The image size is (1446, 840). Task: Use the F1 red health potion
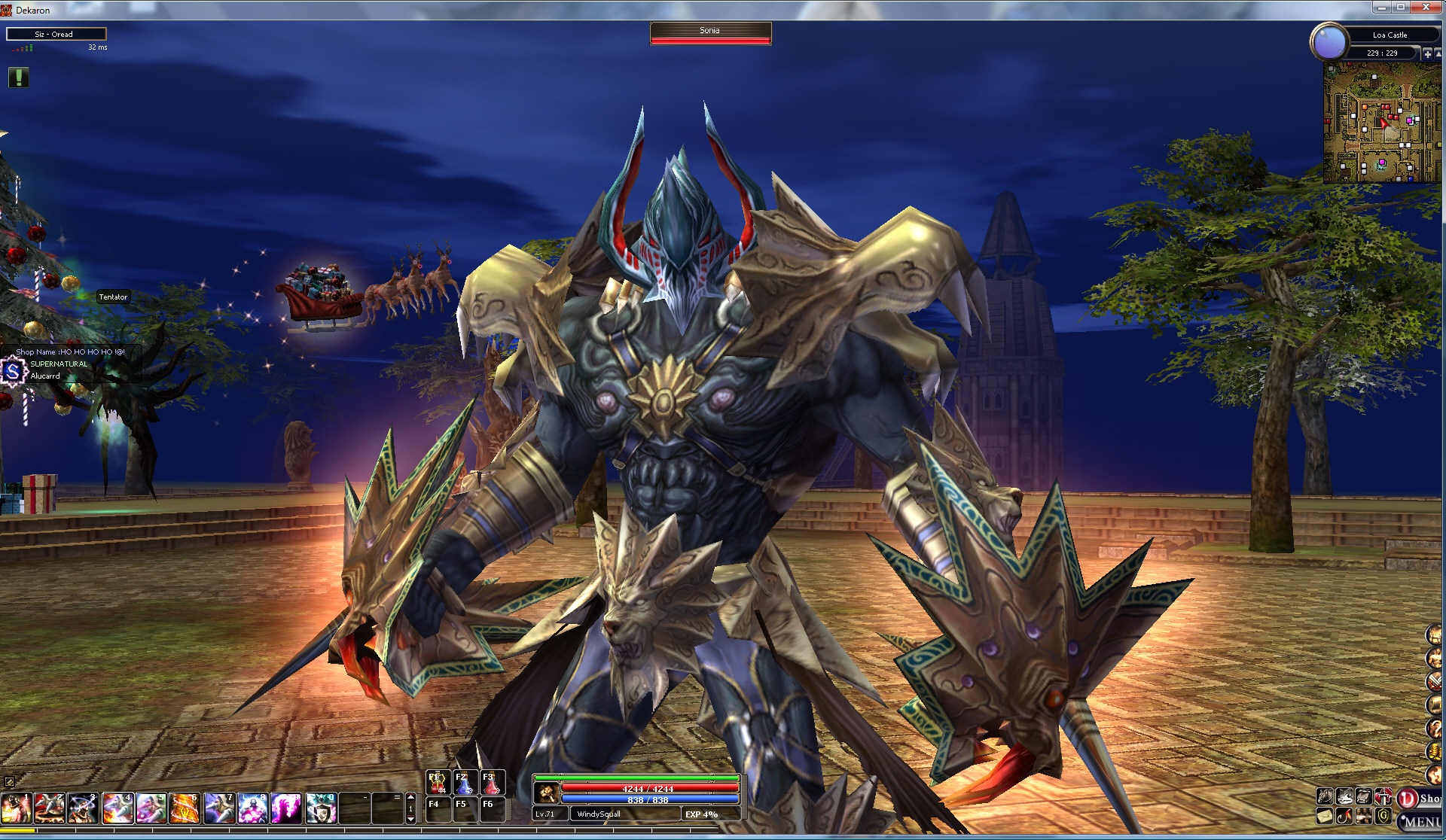coord(438,783)
